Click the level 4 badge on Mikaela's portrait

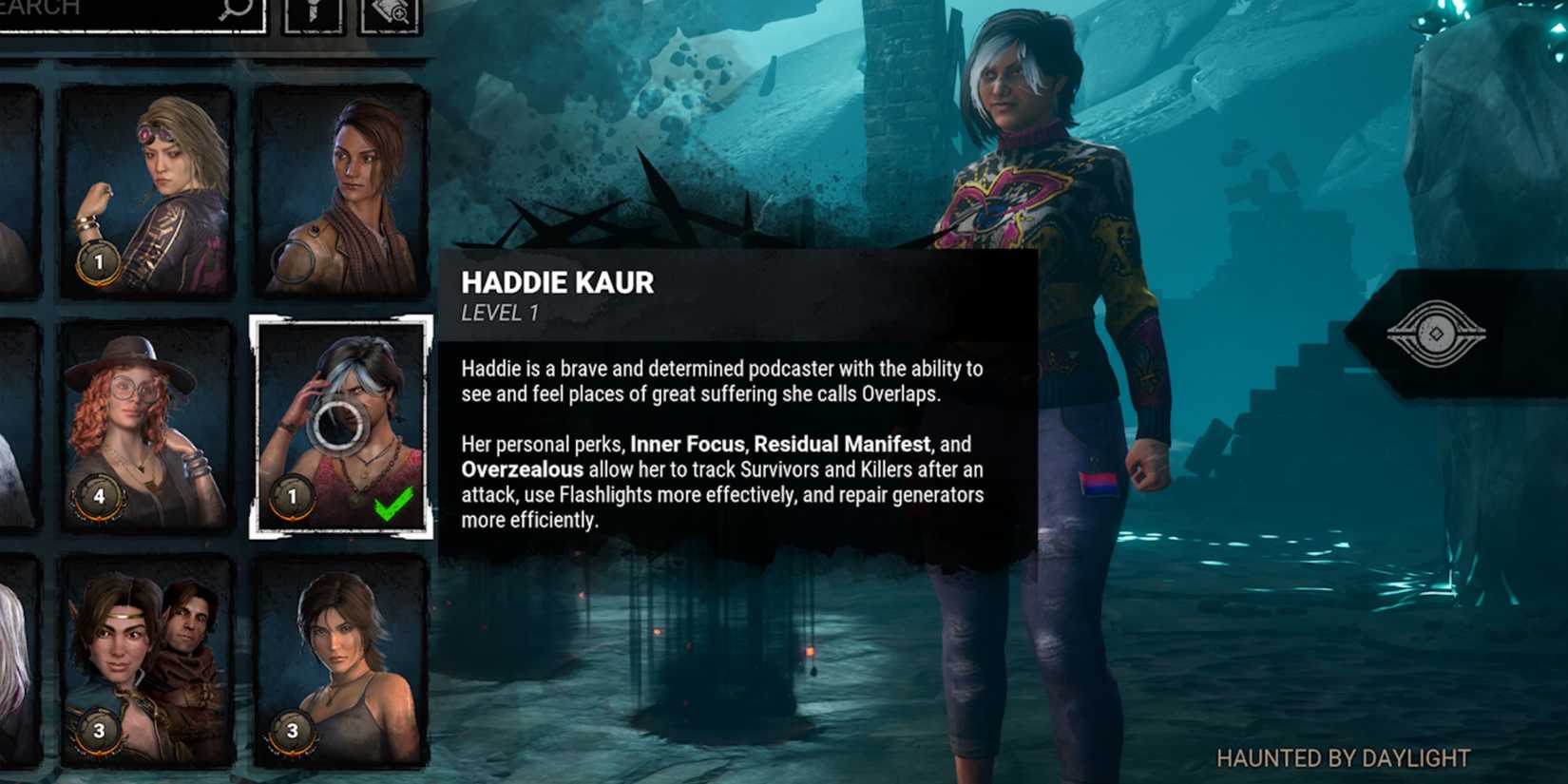pos(98,496)
